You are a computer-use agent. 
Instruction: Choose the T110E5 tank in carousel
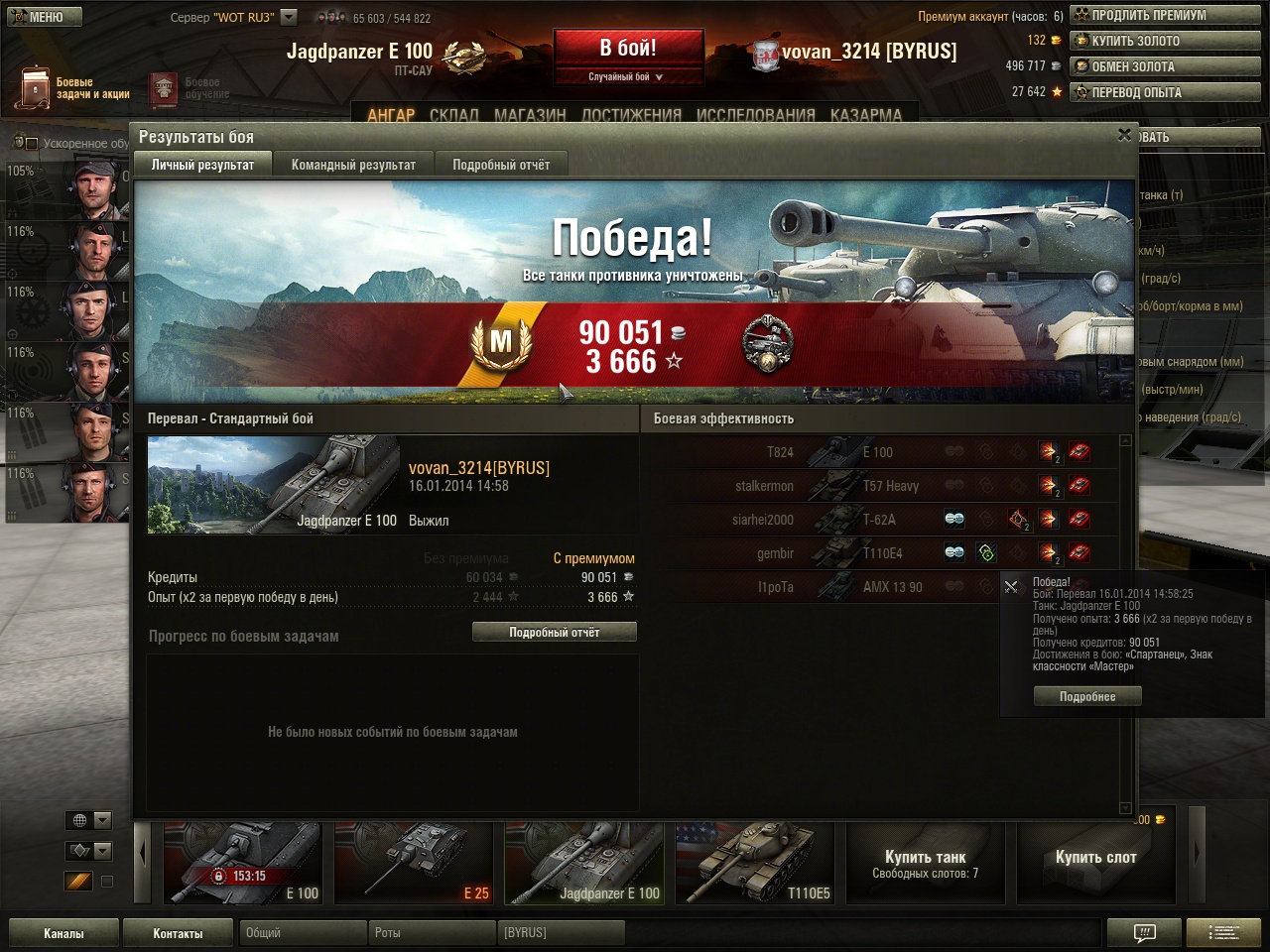[754, 863]
